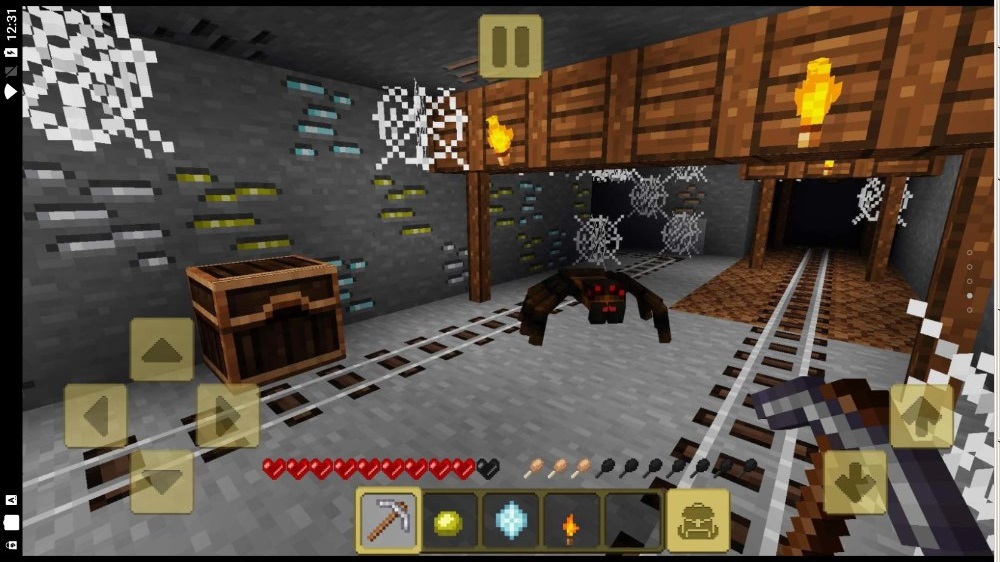
Task: Open the backpack inventory
Action: (697, 520)
